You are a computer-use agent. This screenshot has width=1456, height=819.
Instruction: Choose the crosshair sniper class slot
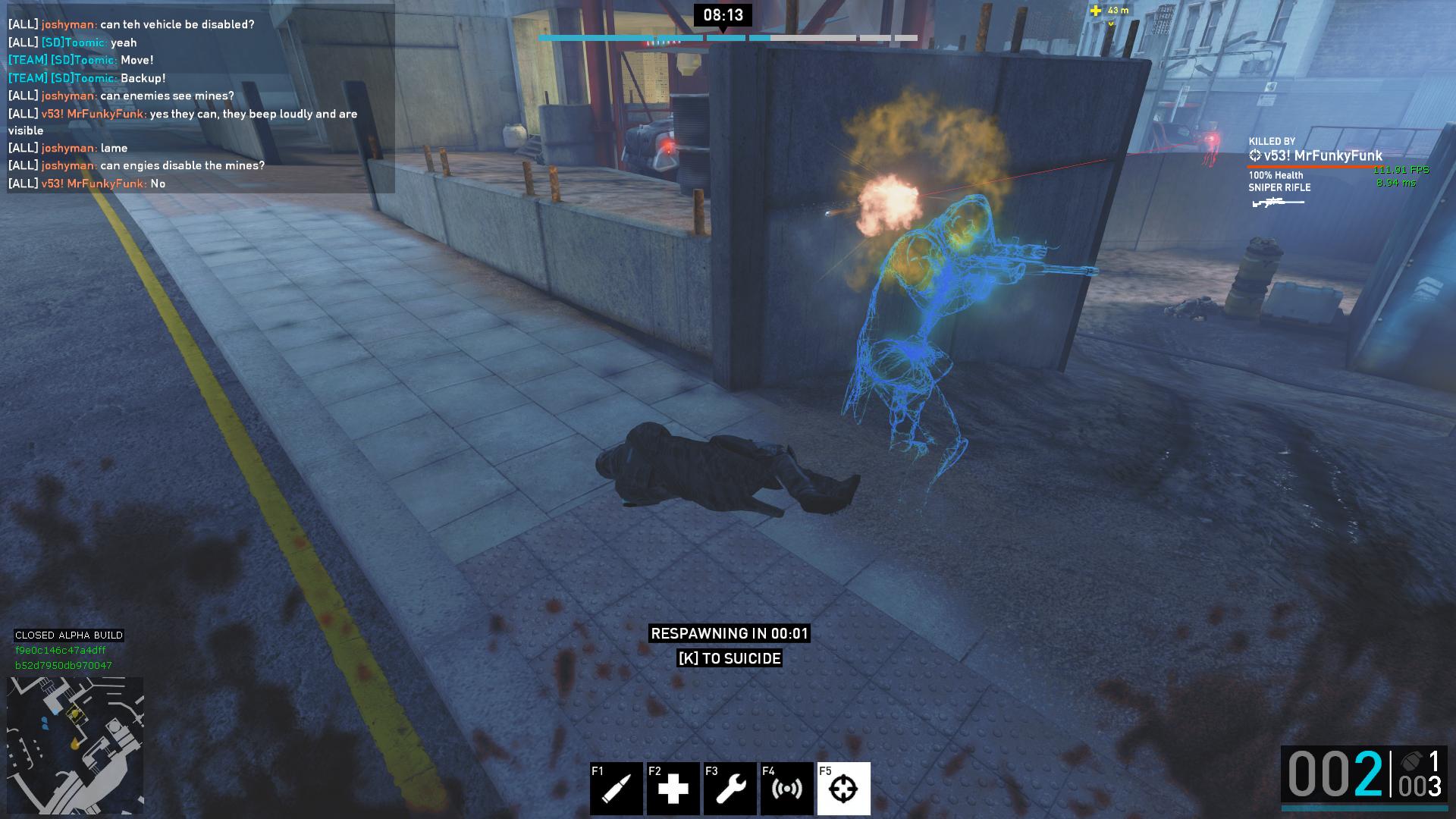(x=843, y=789)
